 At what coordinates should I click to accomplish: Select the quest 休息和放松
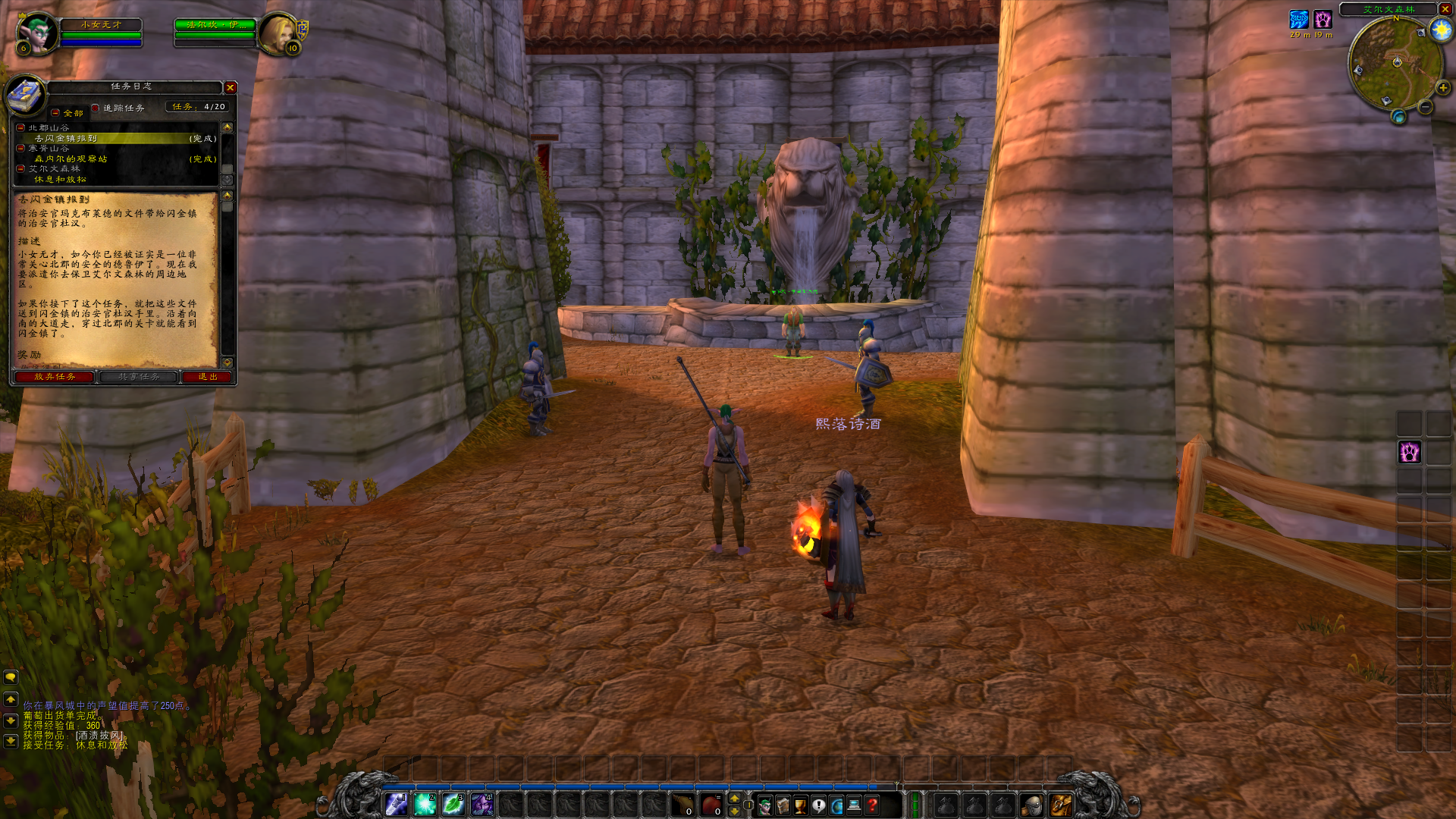pyautogui.click(x=60, y=180)
